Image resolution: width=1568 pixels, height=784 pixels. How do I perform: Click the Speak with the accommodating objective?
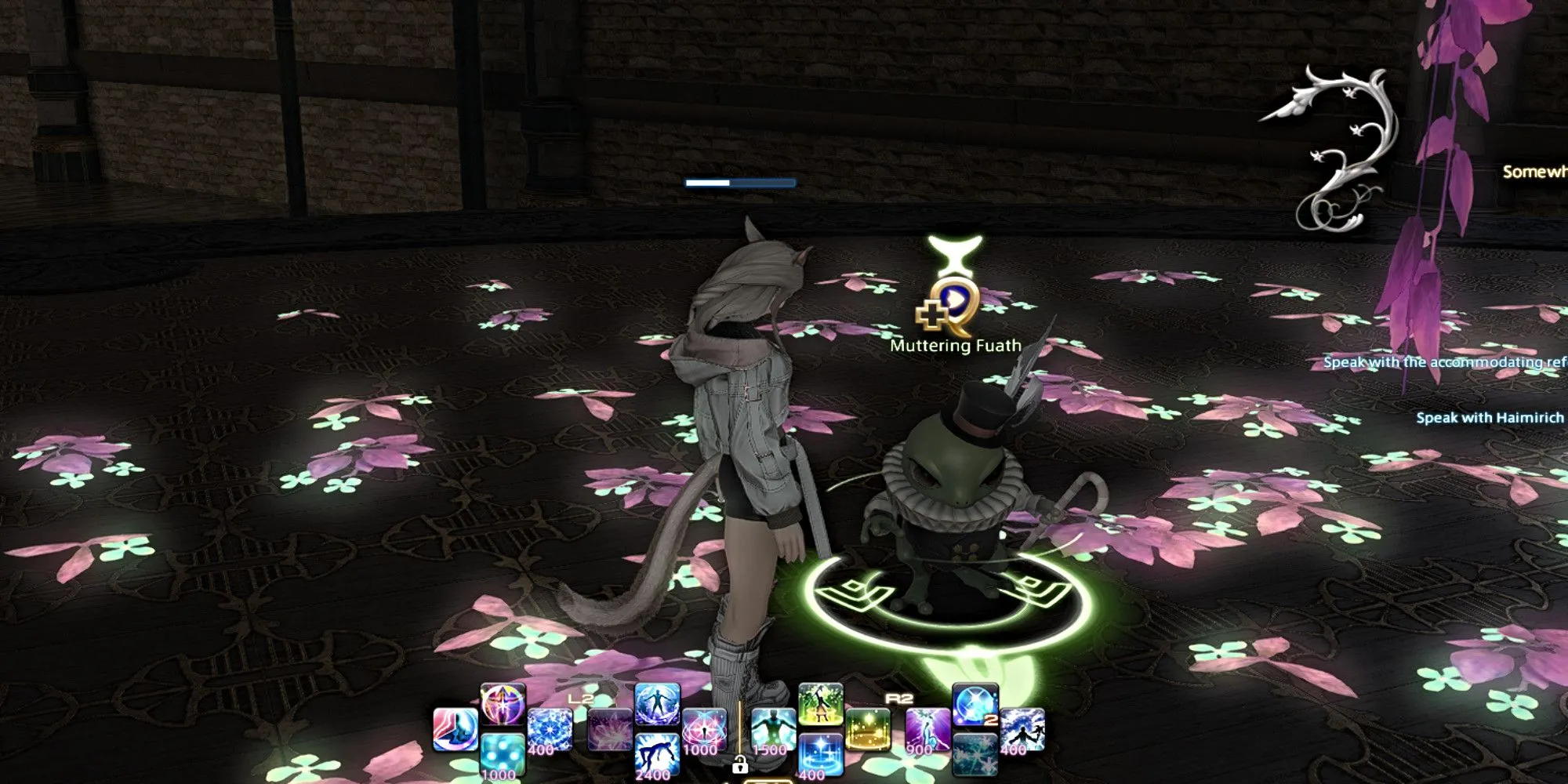click(1450, 362)
